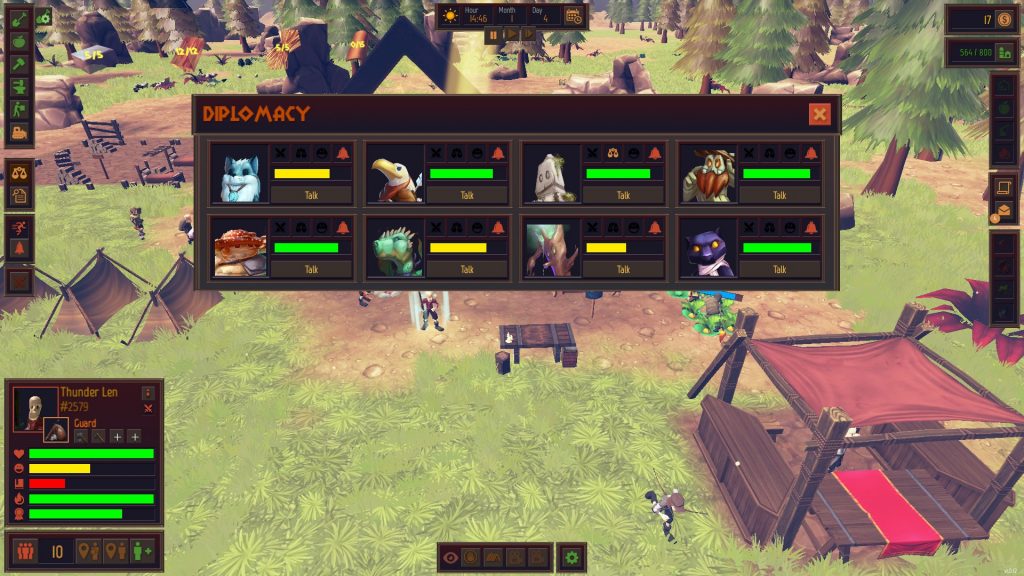Viewport: 1024px width, 576px height.
Task: Click the green add villager button
Action: pyautogui.click(x=142, y=551)
